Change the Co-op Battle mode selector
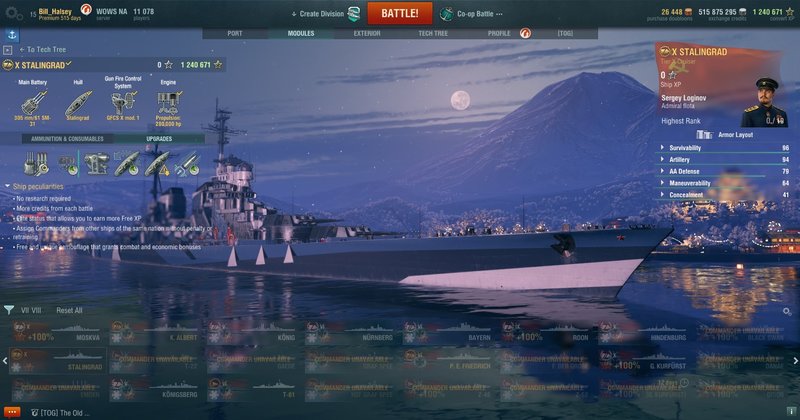 (x=473, y=14)
